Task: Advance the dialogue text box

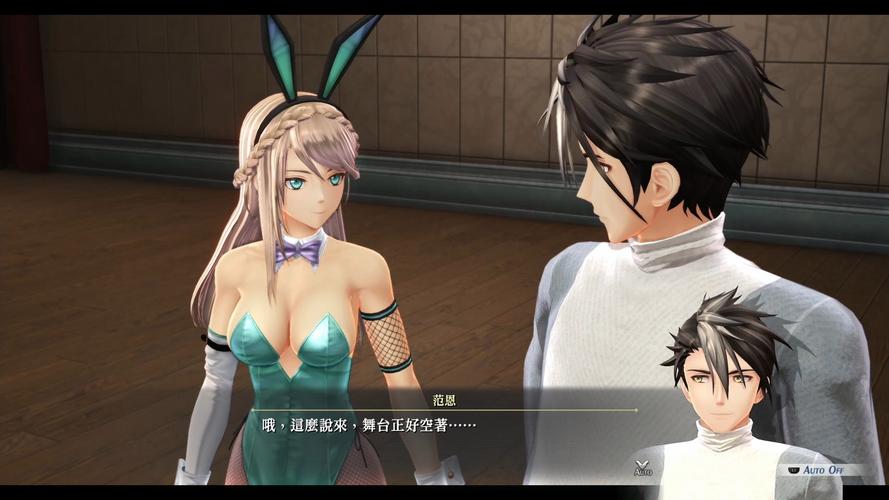Action: pyautogui.click(x=440, y=426)
